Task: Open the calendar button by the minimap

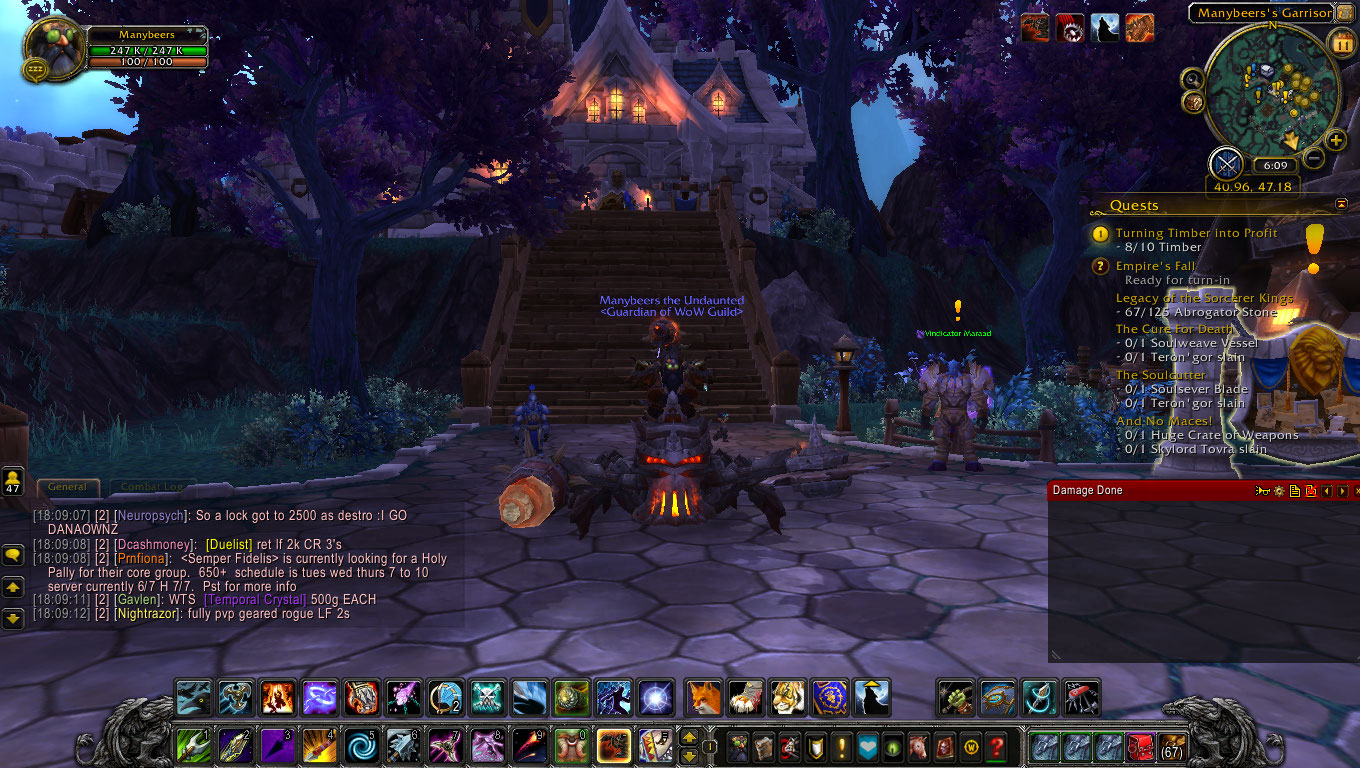Action: point(1341,44)
